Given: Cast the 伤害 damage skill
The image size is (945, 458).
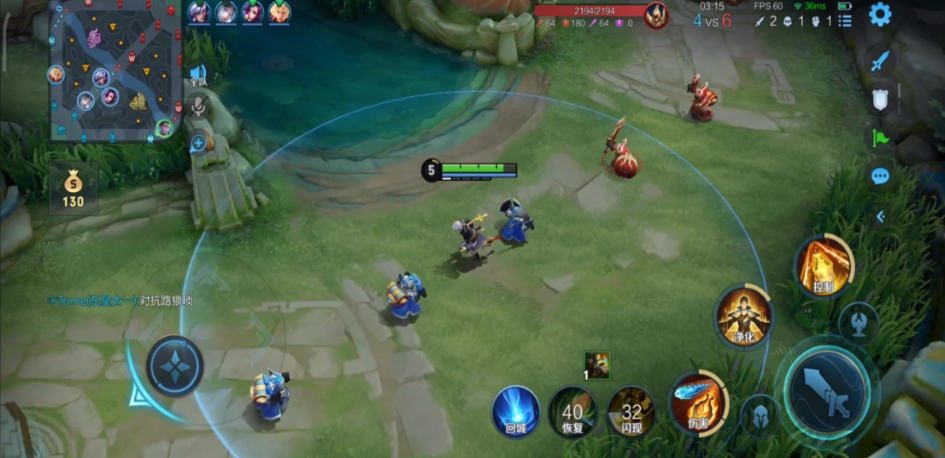Looking at the screenshot, I should point(697,400).
